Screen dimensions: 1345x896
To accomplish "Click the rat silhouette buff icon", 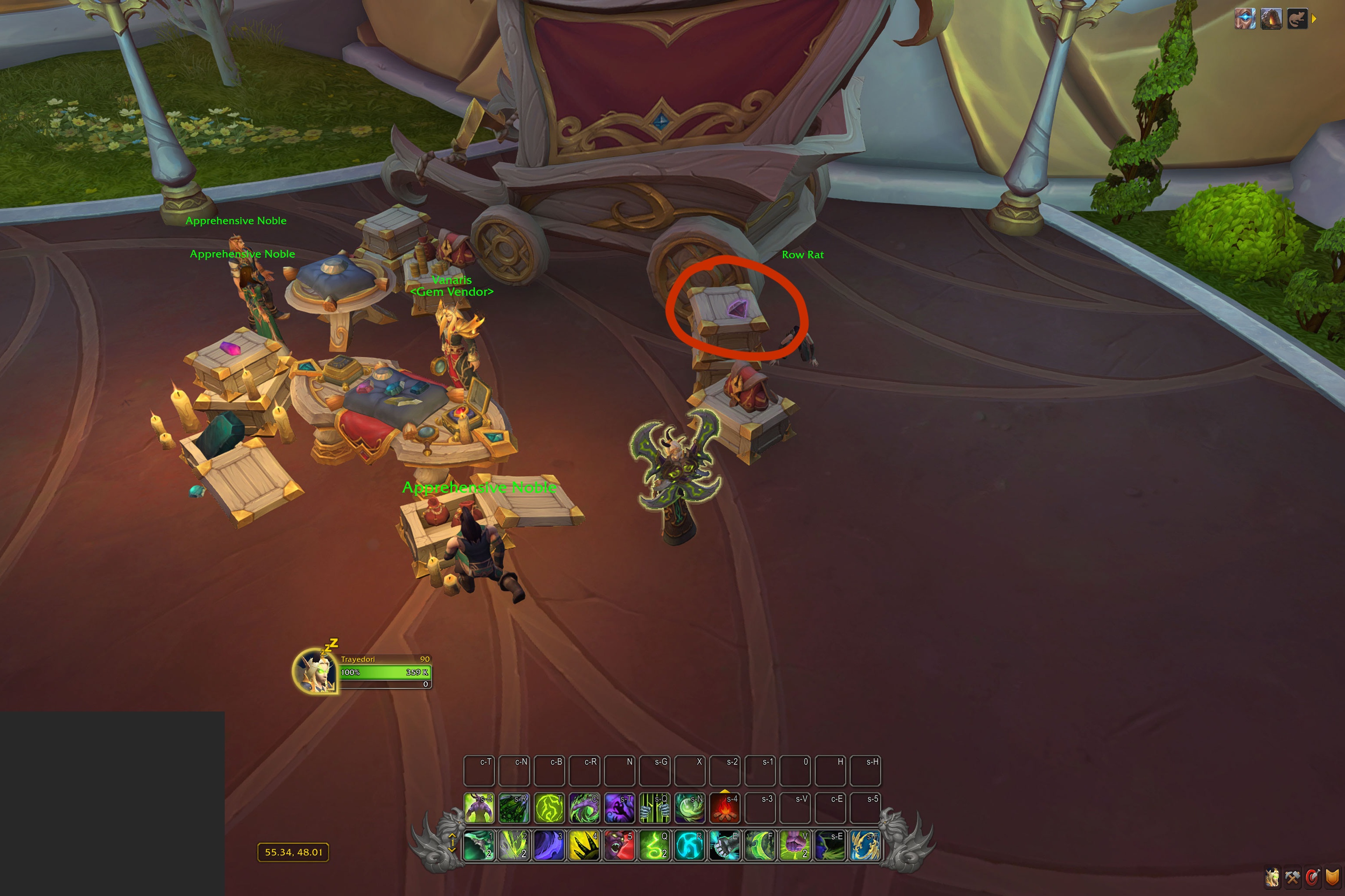I will pyautogui.click(x=1297, y=18).
